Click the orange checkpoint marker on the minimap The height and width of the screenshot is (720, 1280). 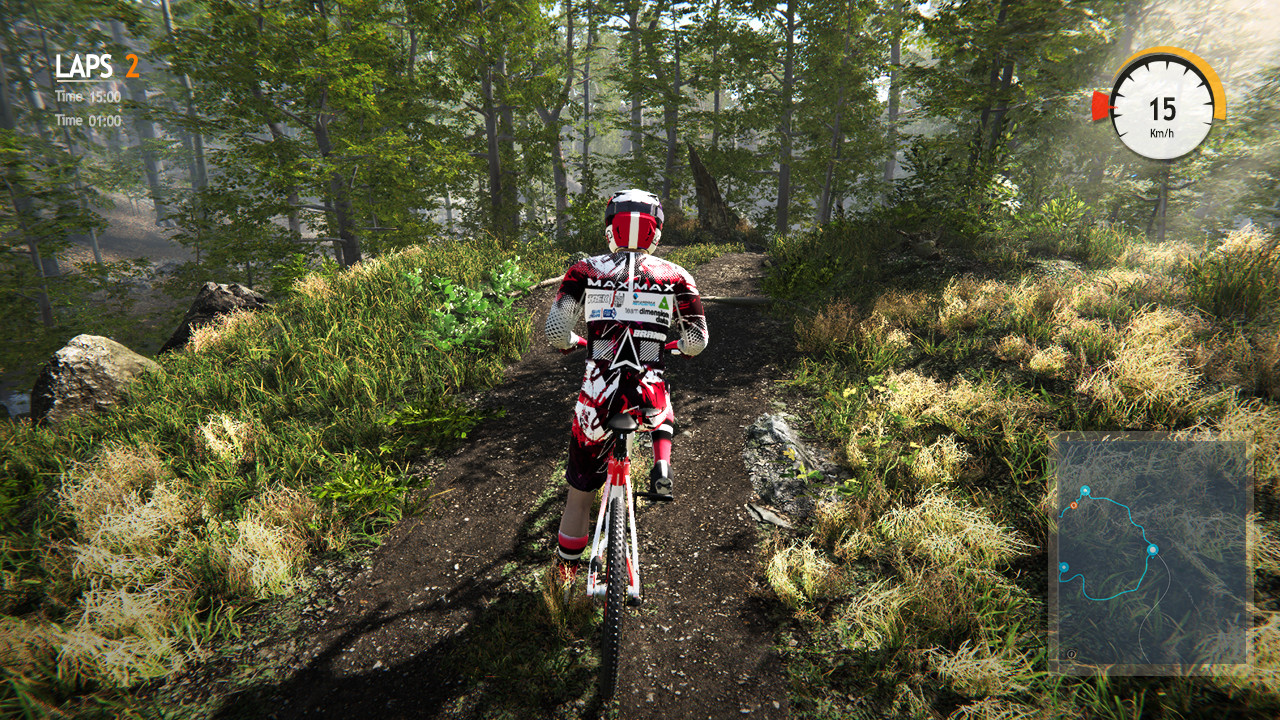[1073, 504]
